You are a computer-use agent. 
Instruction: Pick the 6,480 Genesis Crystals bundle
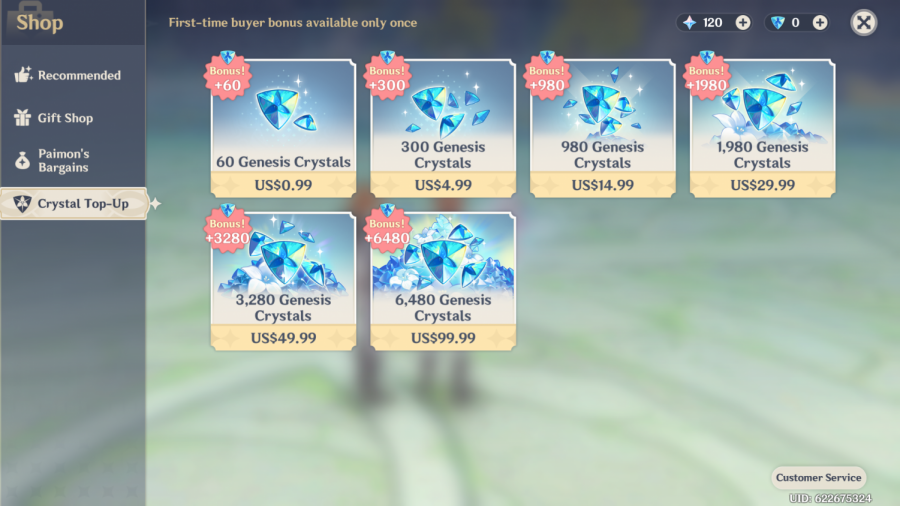[443, 280]
